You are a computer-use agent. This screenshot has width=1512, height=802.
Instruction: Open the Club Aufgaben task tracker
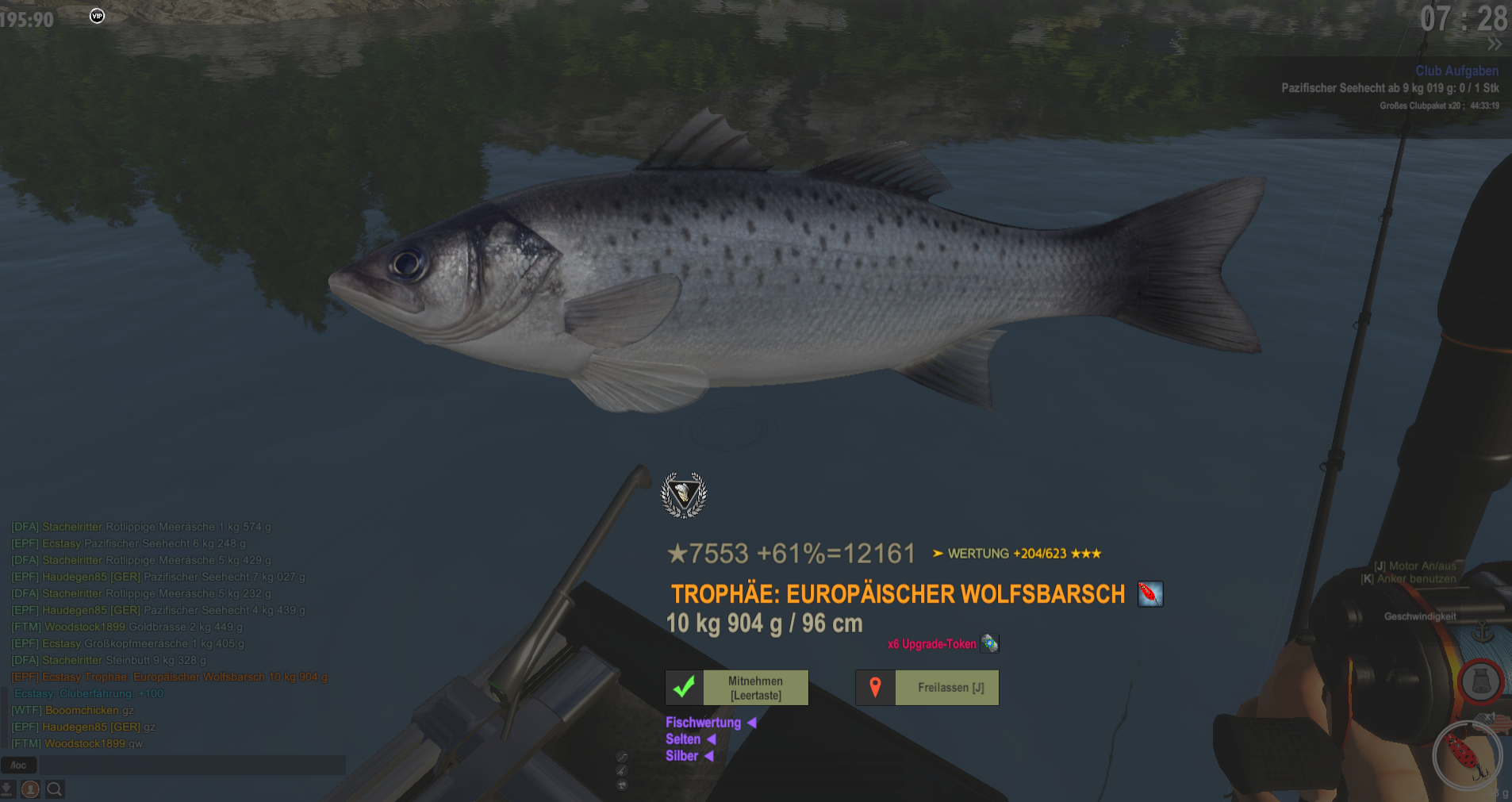[1456, 71]
